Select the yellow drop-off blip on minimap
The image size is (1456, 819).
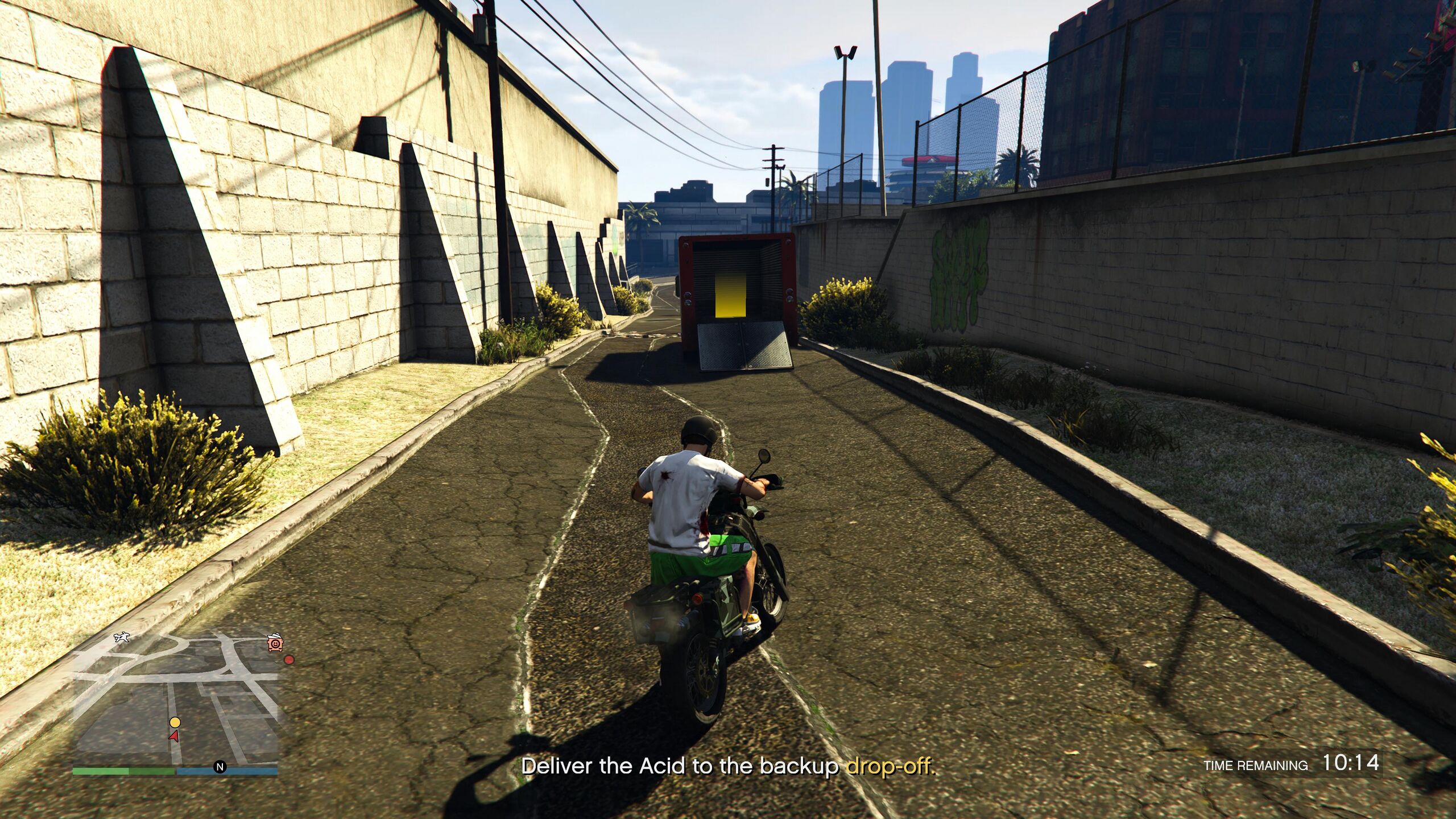pyautogui.click(x=175, y=722)
